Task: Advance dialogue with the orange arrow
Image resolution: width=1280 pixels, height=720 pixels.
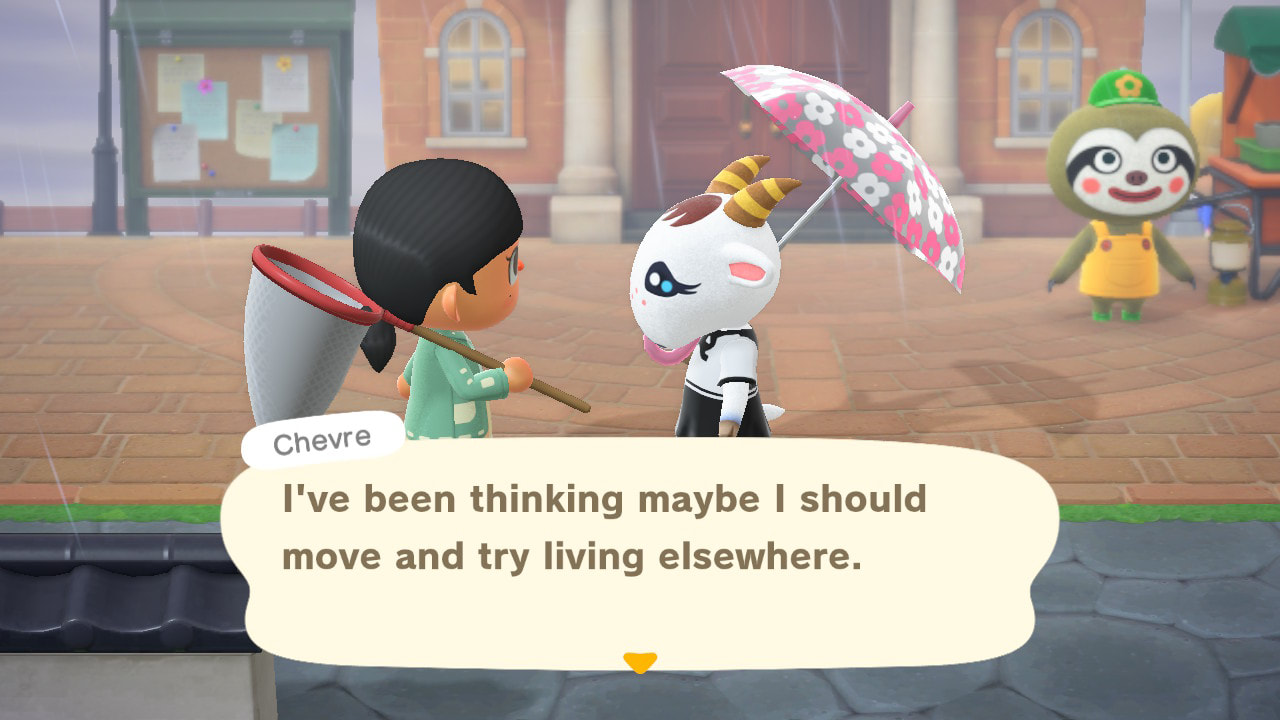Action: tap(640, 661)
